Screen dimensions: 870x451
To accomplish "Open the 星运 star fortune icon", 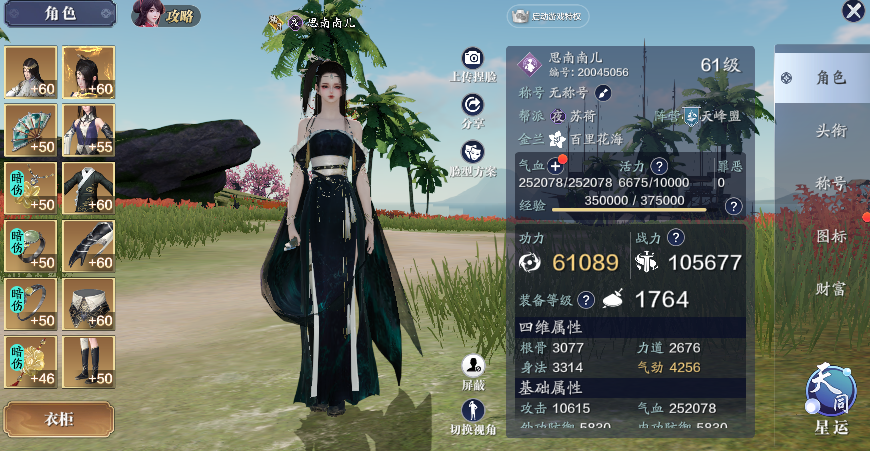I will click(x=832, y=390).
